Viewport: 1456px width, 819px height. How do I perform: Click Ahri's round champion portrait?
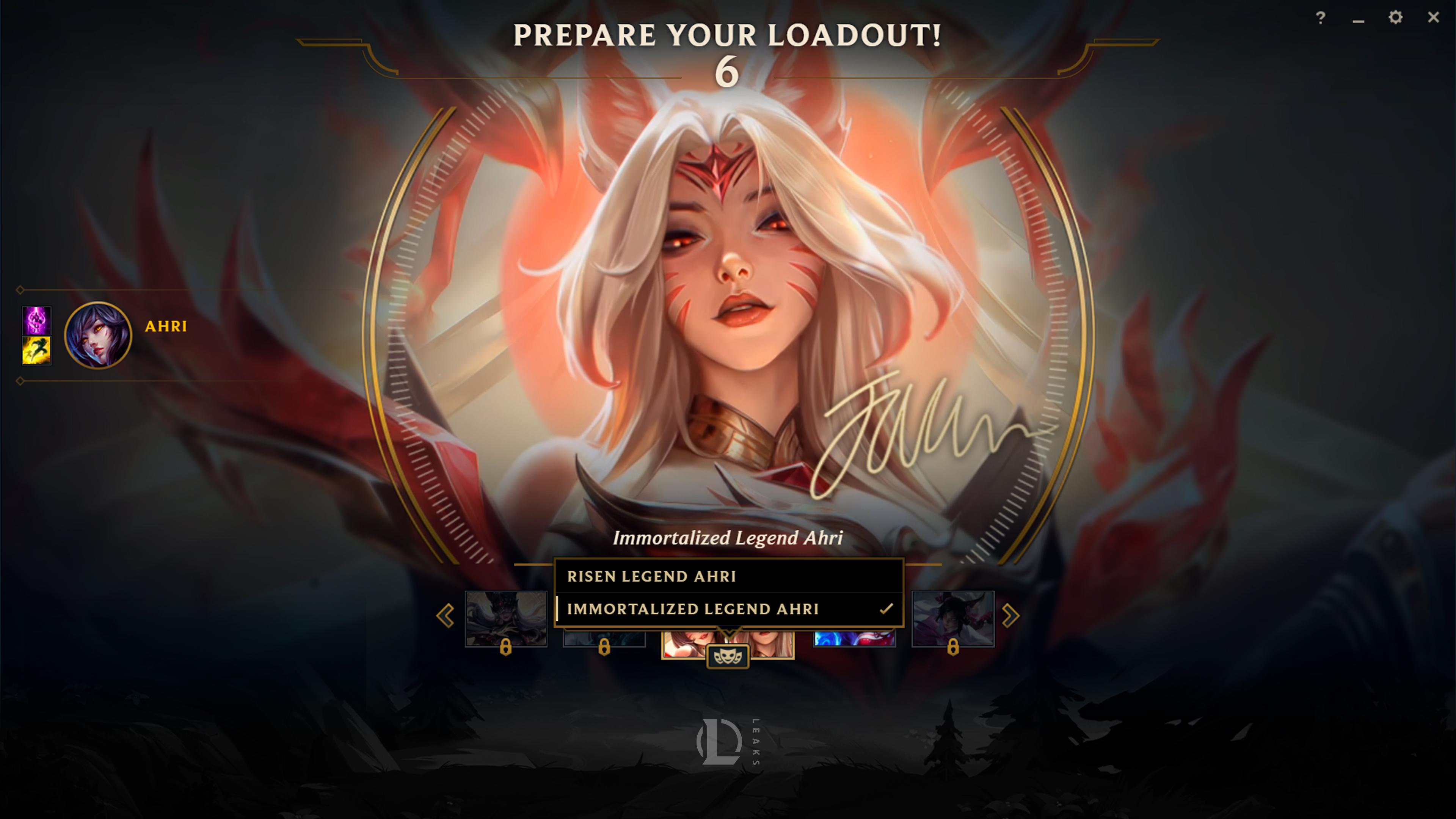98,334
